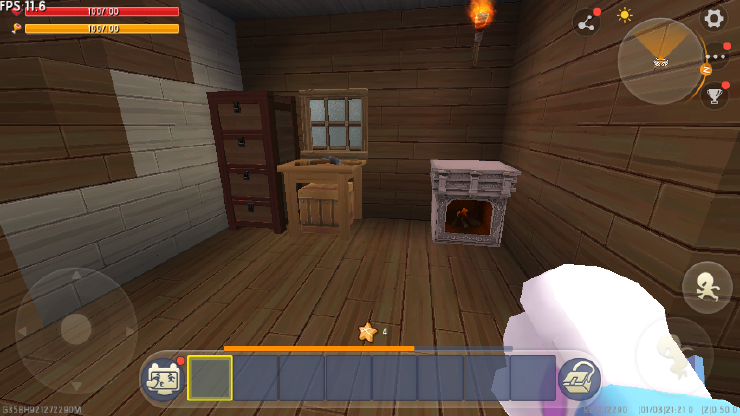The width and height of the screenshot is (740, 416).
Task: Tap the virtual movement joystick center
Action: [76, 329]
